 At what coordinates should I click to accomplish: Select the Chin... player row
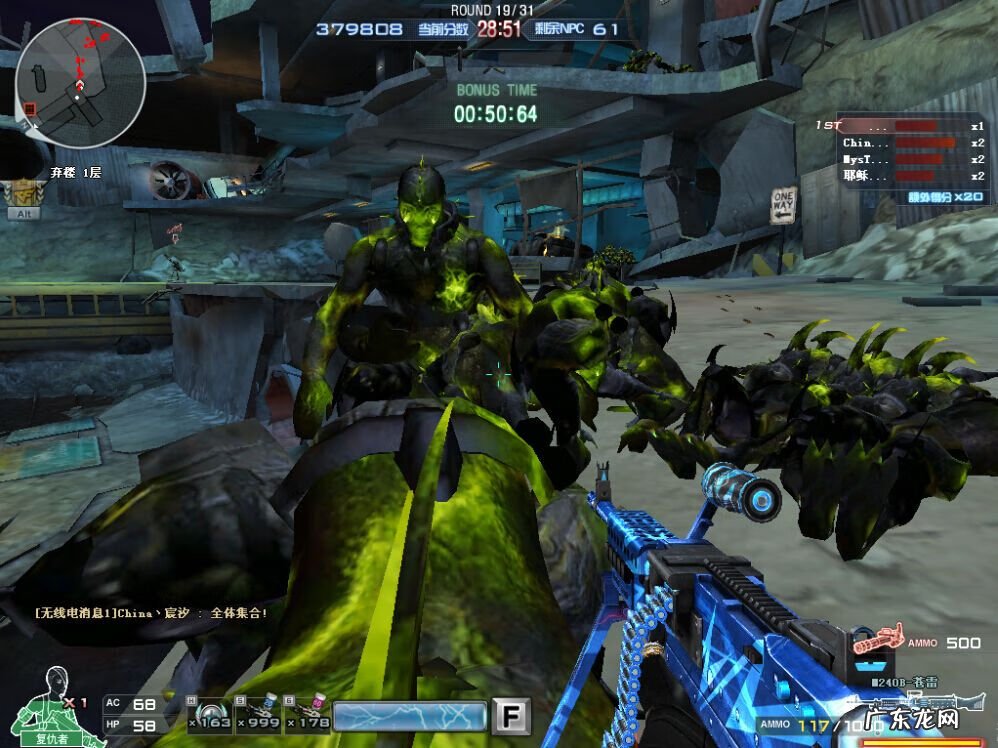900,143
